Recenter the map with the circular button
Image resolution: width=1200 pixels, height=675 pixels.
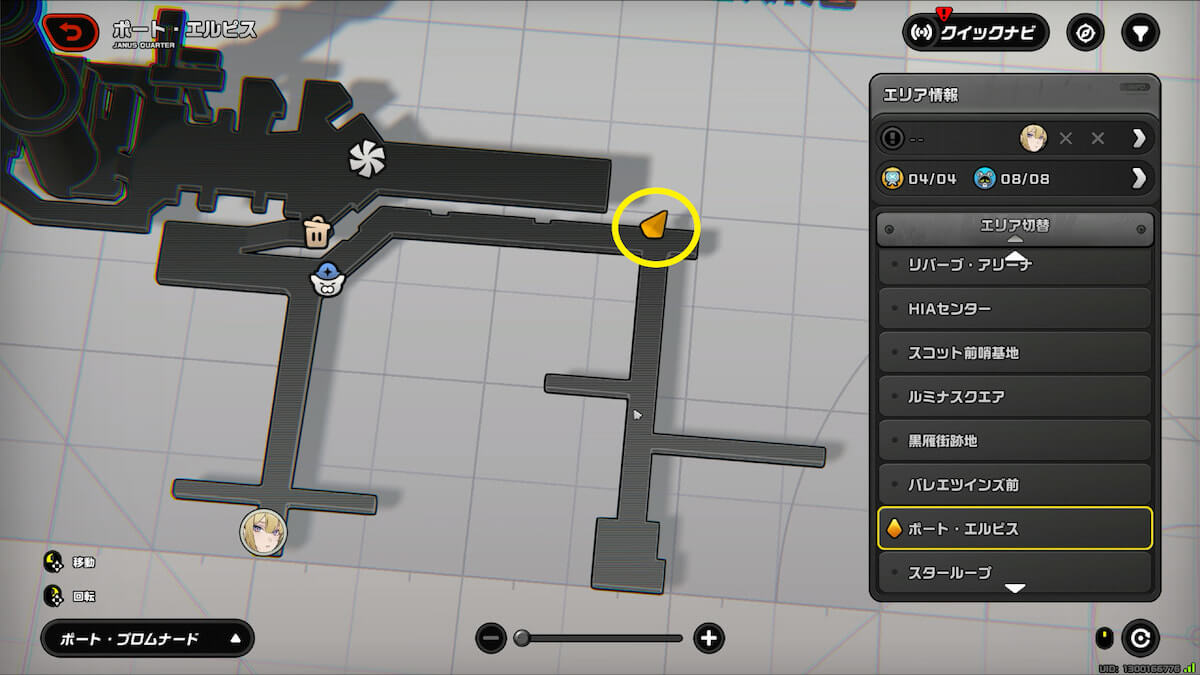tap(1140, 638)
